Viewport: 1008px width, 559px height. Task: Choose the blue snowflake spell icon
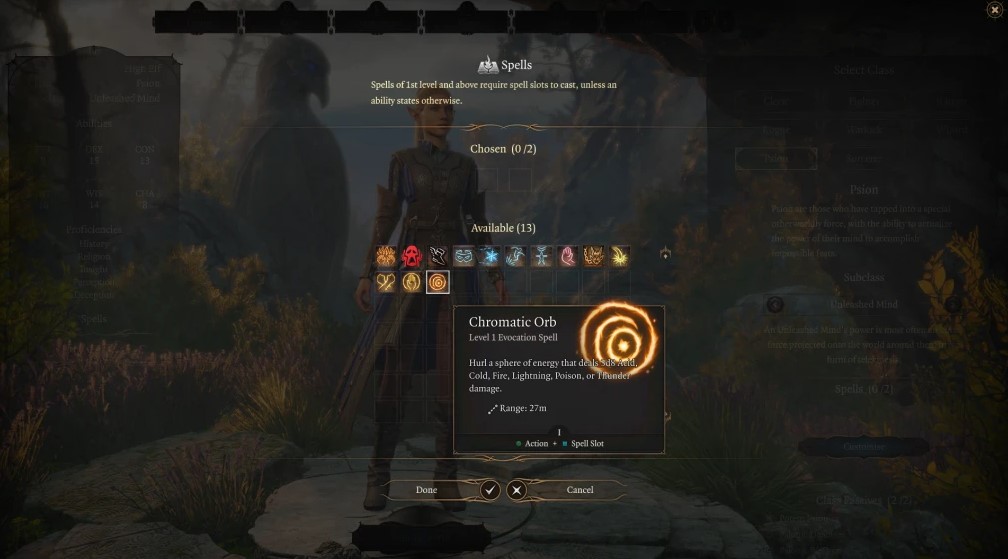(x=490, y=257)
